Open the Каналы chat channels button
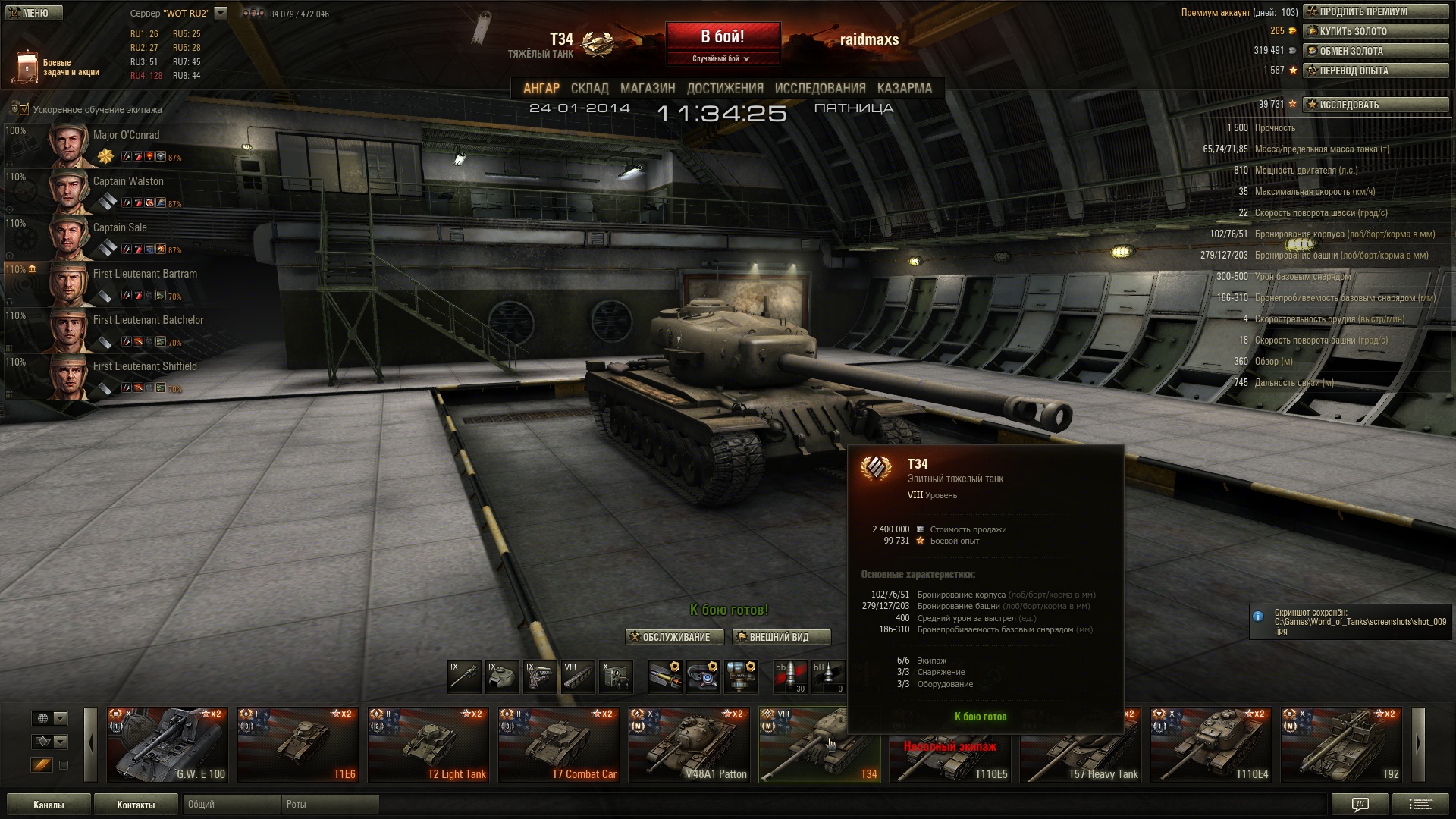Screen dimensions: 1456x819 coord(49,805)
